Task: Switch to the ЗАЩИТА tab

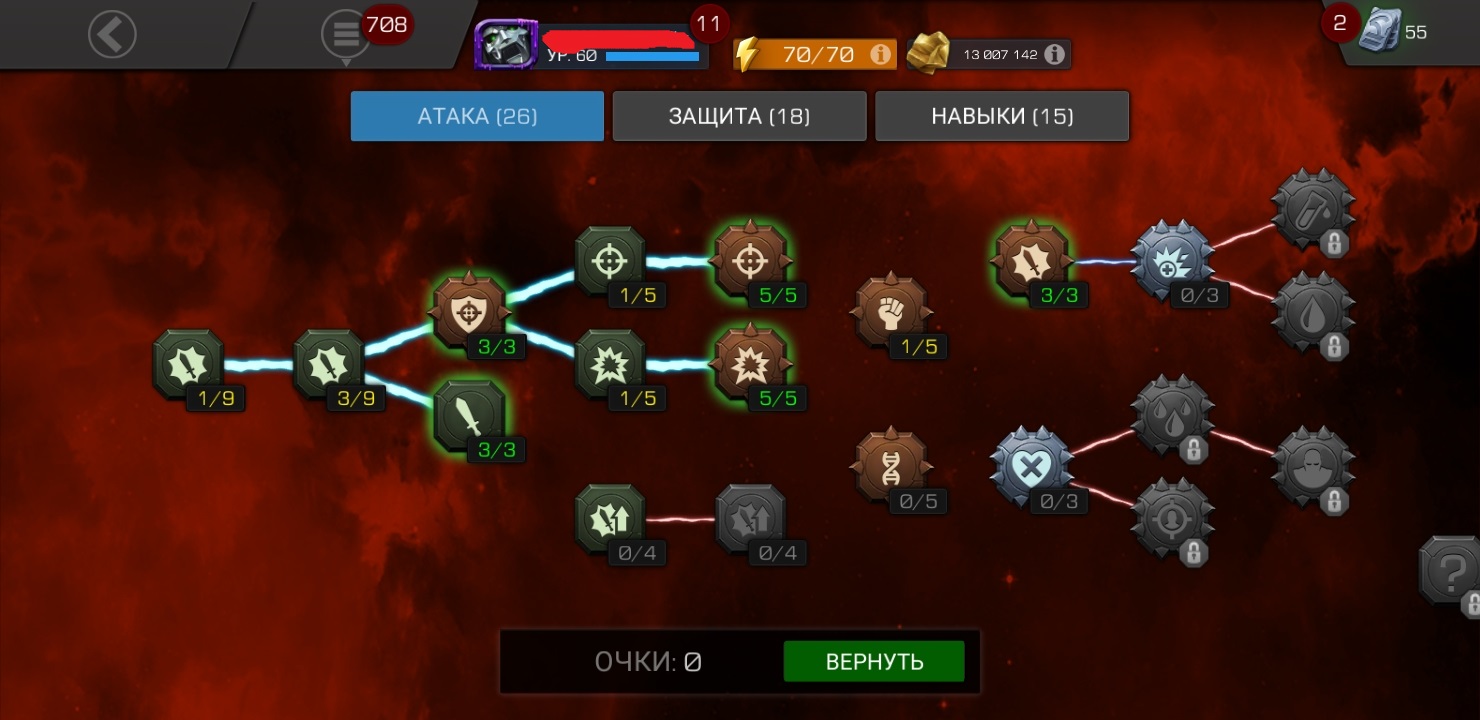Action: [x=739, y=116]
